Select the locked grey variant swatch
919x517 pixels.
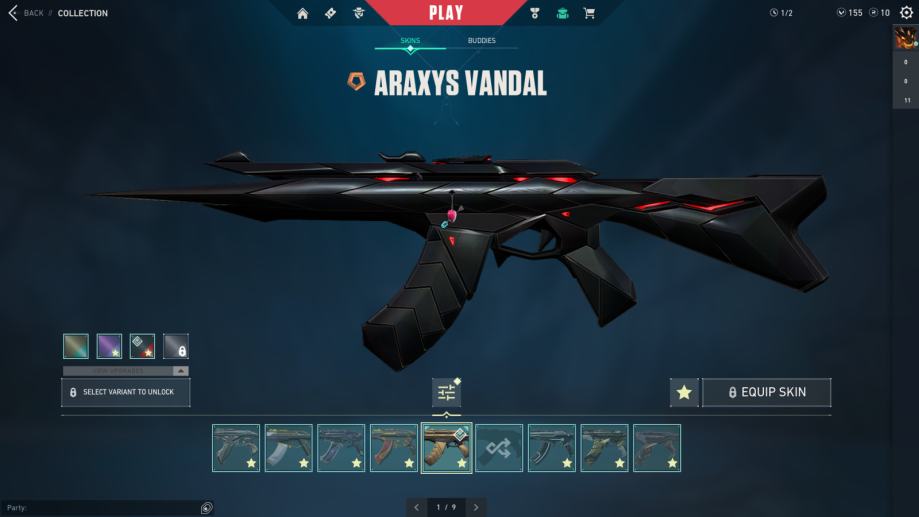tap(176, 346)
